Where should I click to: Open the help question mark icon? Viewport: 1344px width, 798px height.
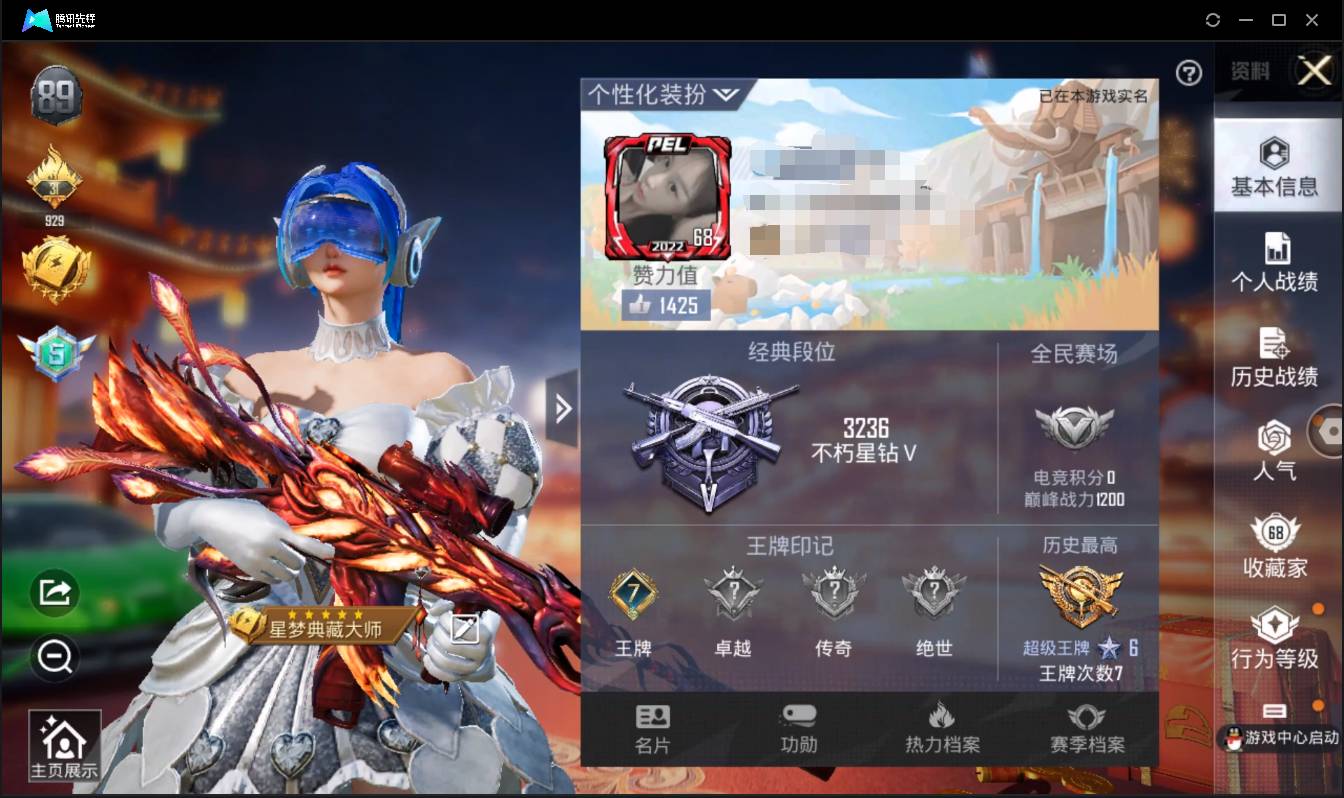click(1188, 74)
